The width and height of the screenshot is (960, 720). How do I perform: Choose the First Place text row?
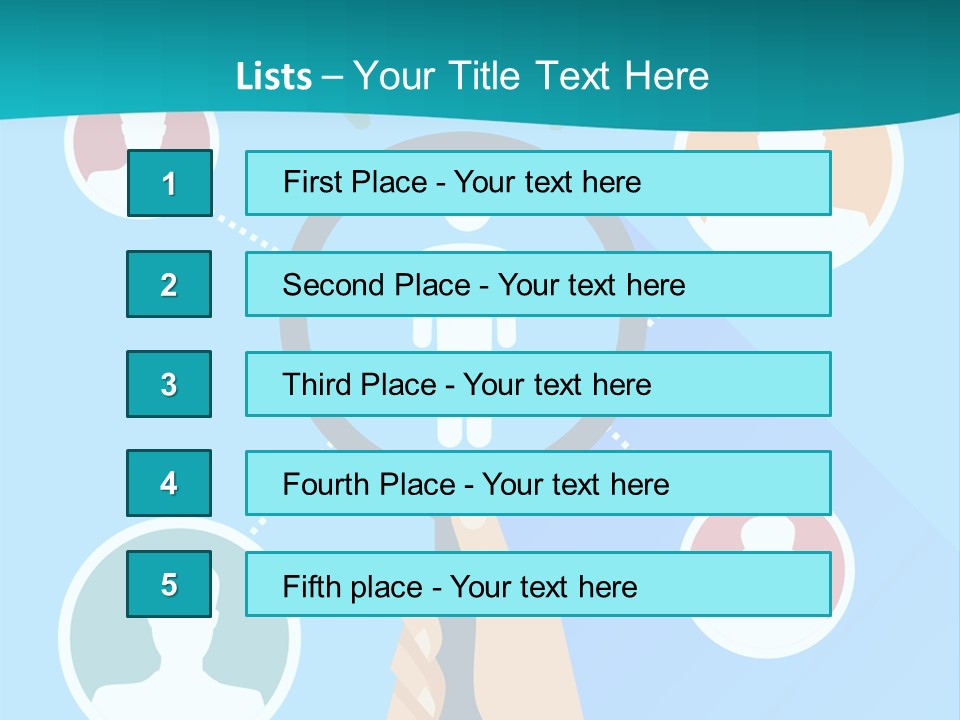point(538,183)
